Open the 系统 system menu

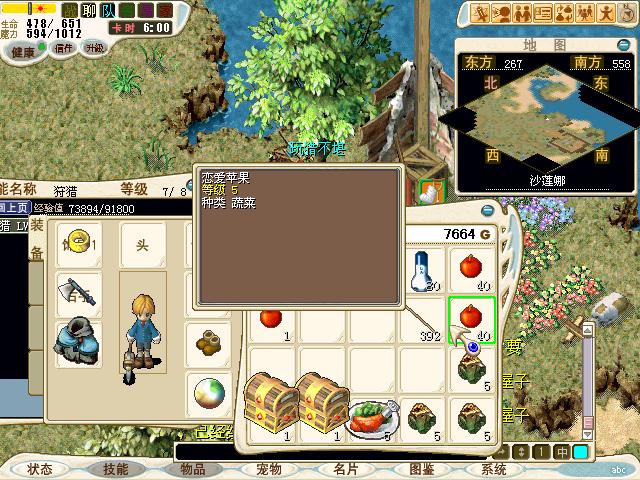[x=494, y=468]
